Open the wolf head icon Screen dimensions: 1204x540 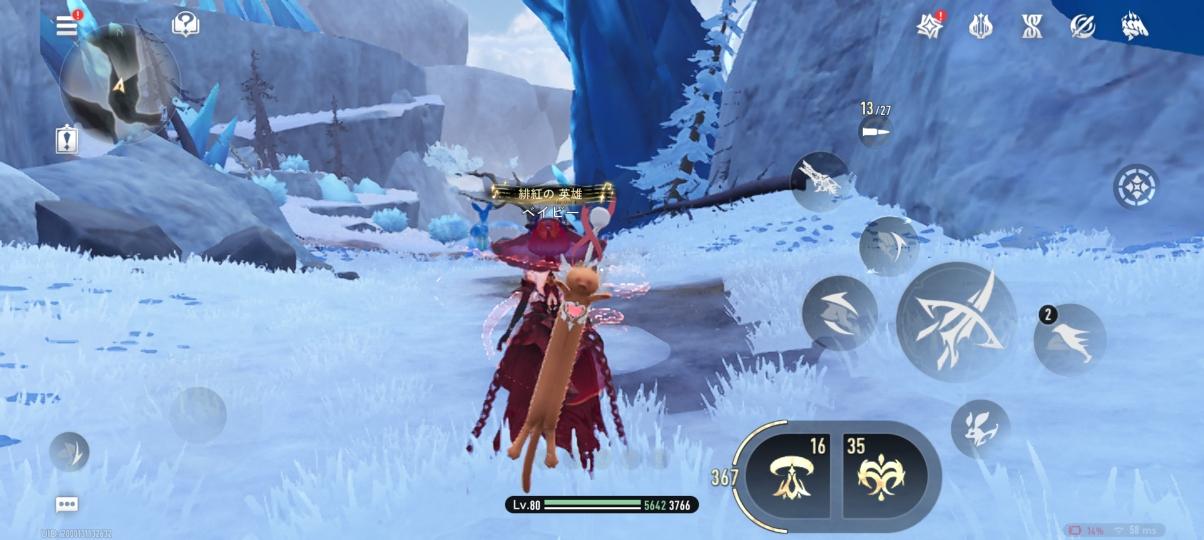[x=1134, y=26]
